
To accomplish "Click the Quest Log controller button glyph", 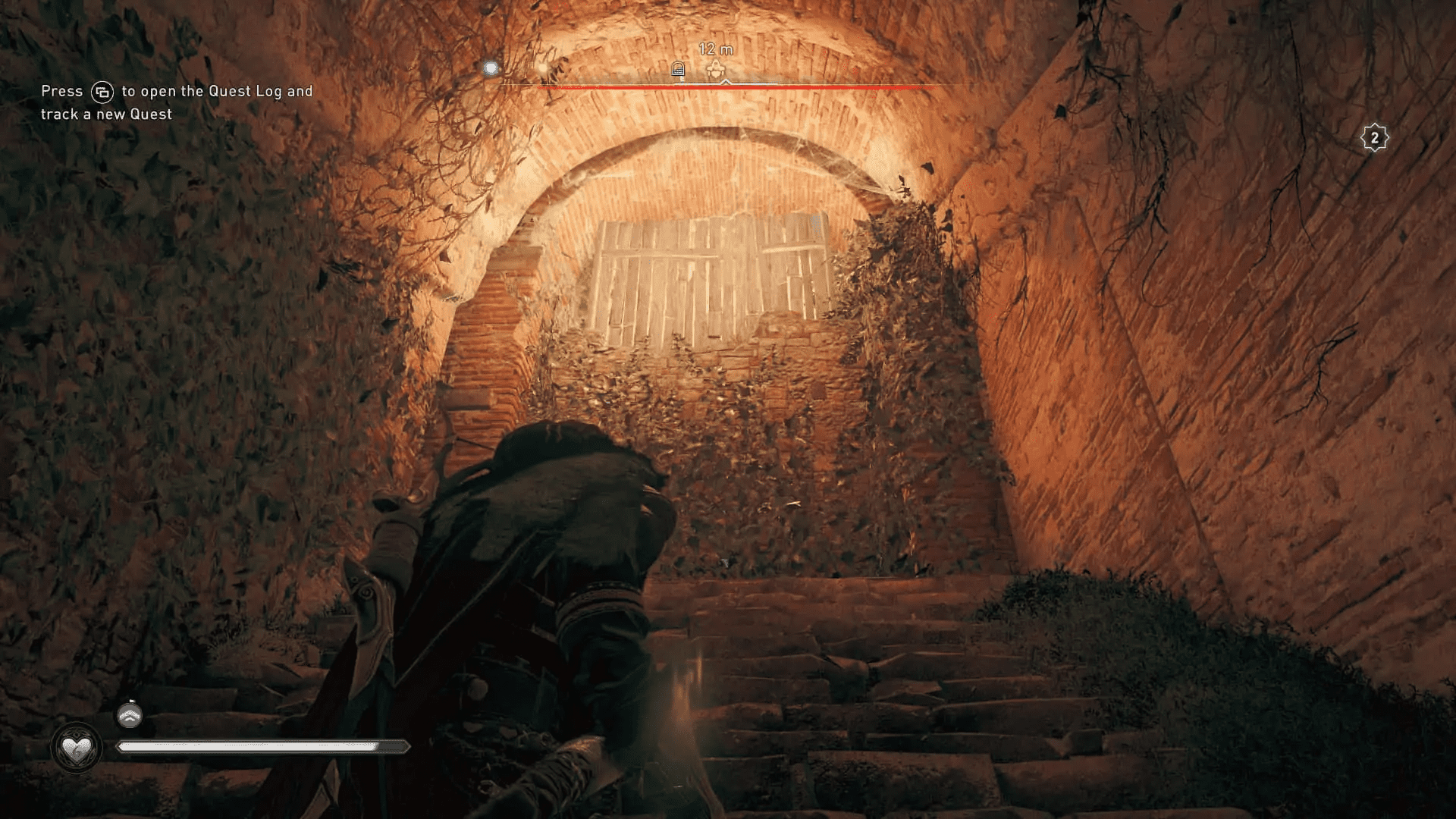I will 103,91.
